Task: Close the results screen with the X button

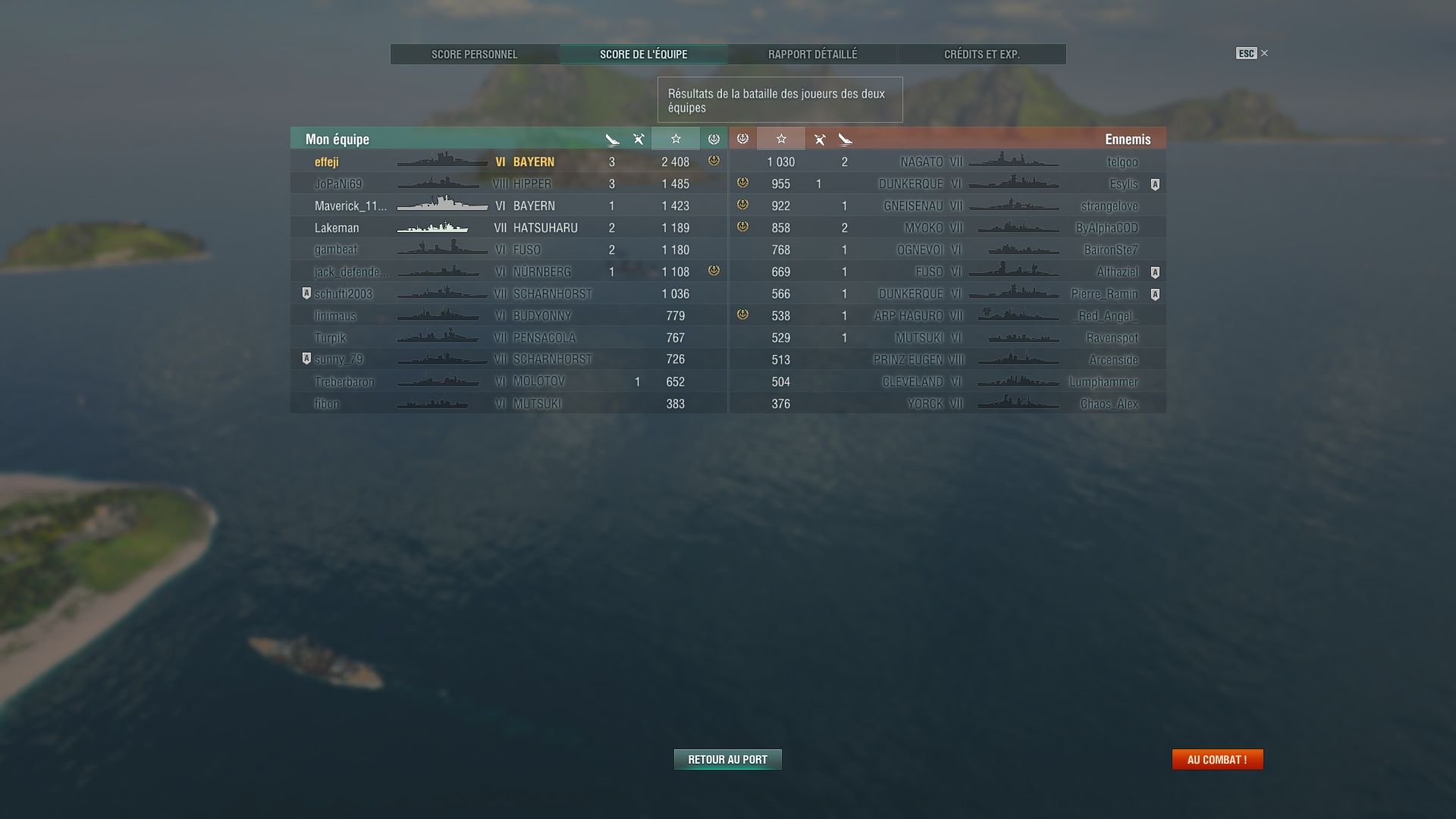Action: click(x=1264, y=53)
